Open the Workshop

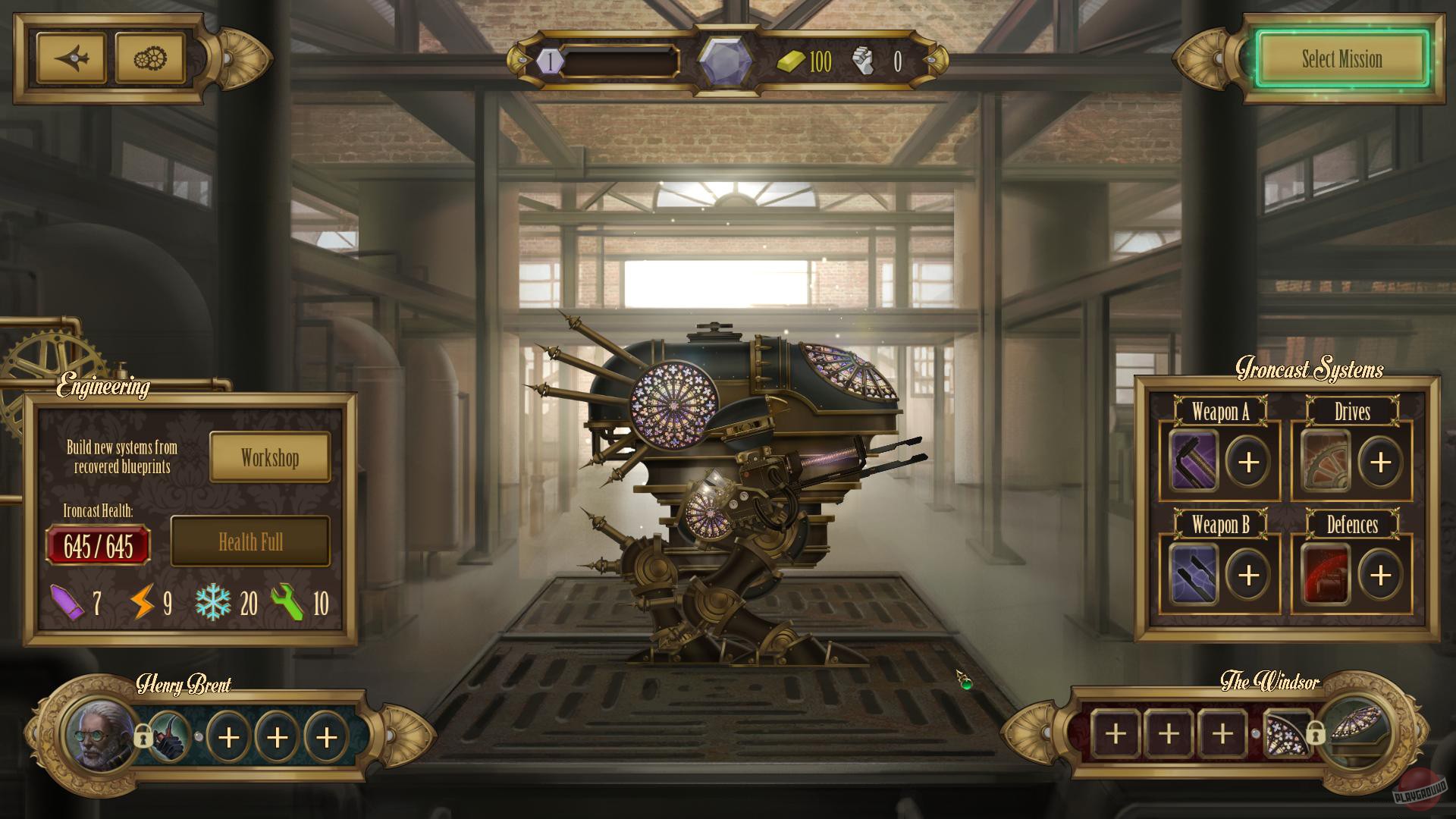tap(269, 457)
